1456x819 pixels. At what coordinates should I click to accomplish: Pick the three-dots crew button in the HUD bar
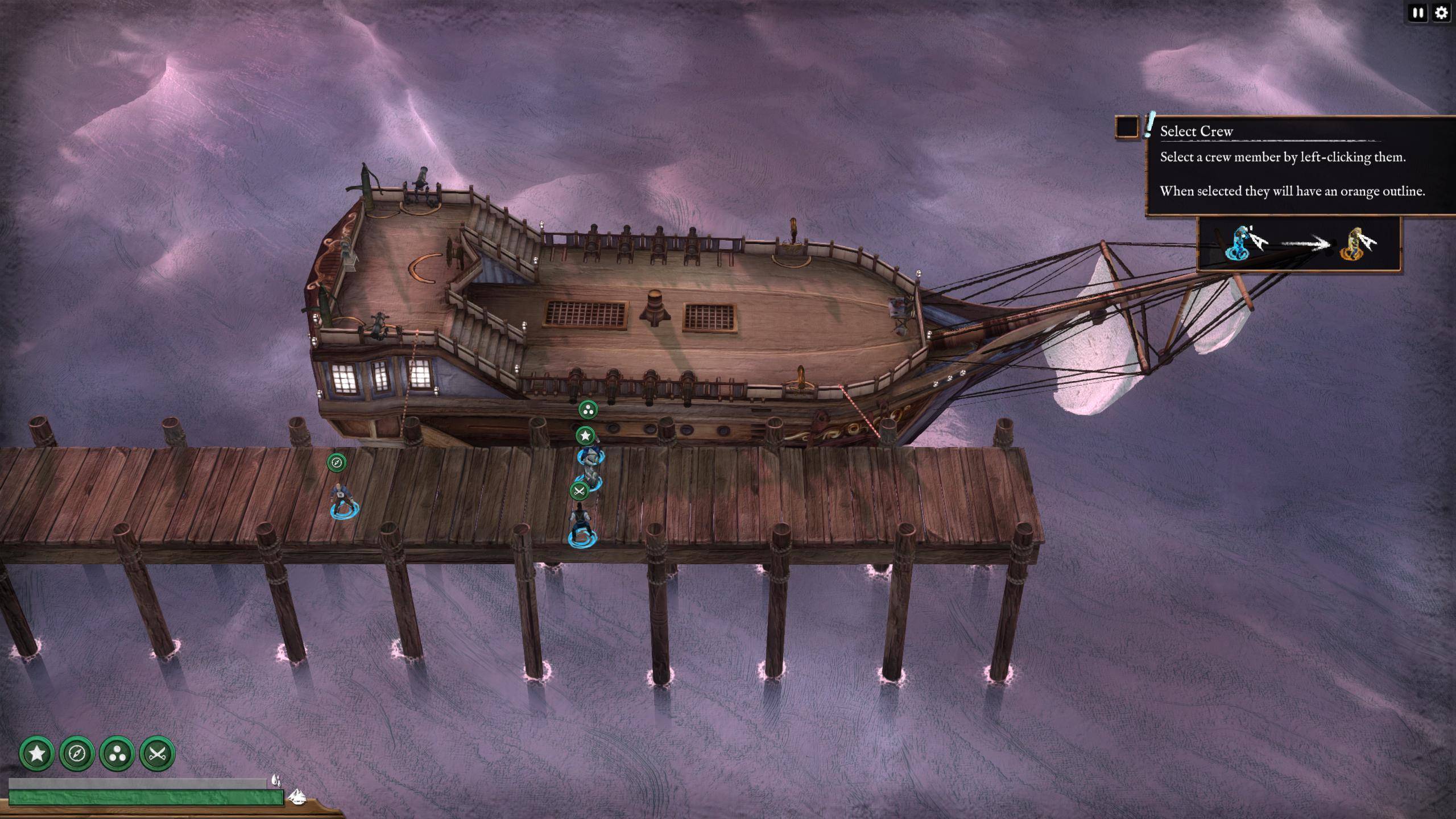(117, 754)
